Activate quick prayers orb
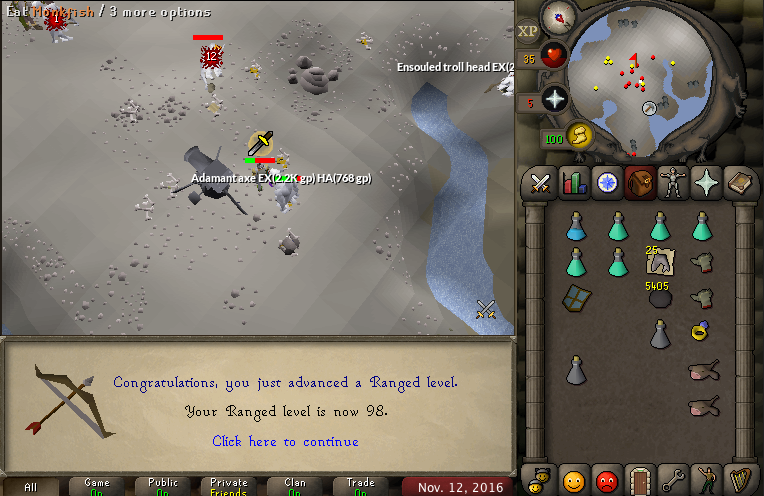The height and width of the screenshot is (496, 764). [554, 99]
